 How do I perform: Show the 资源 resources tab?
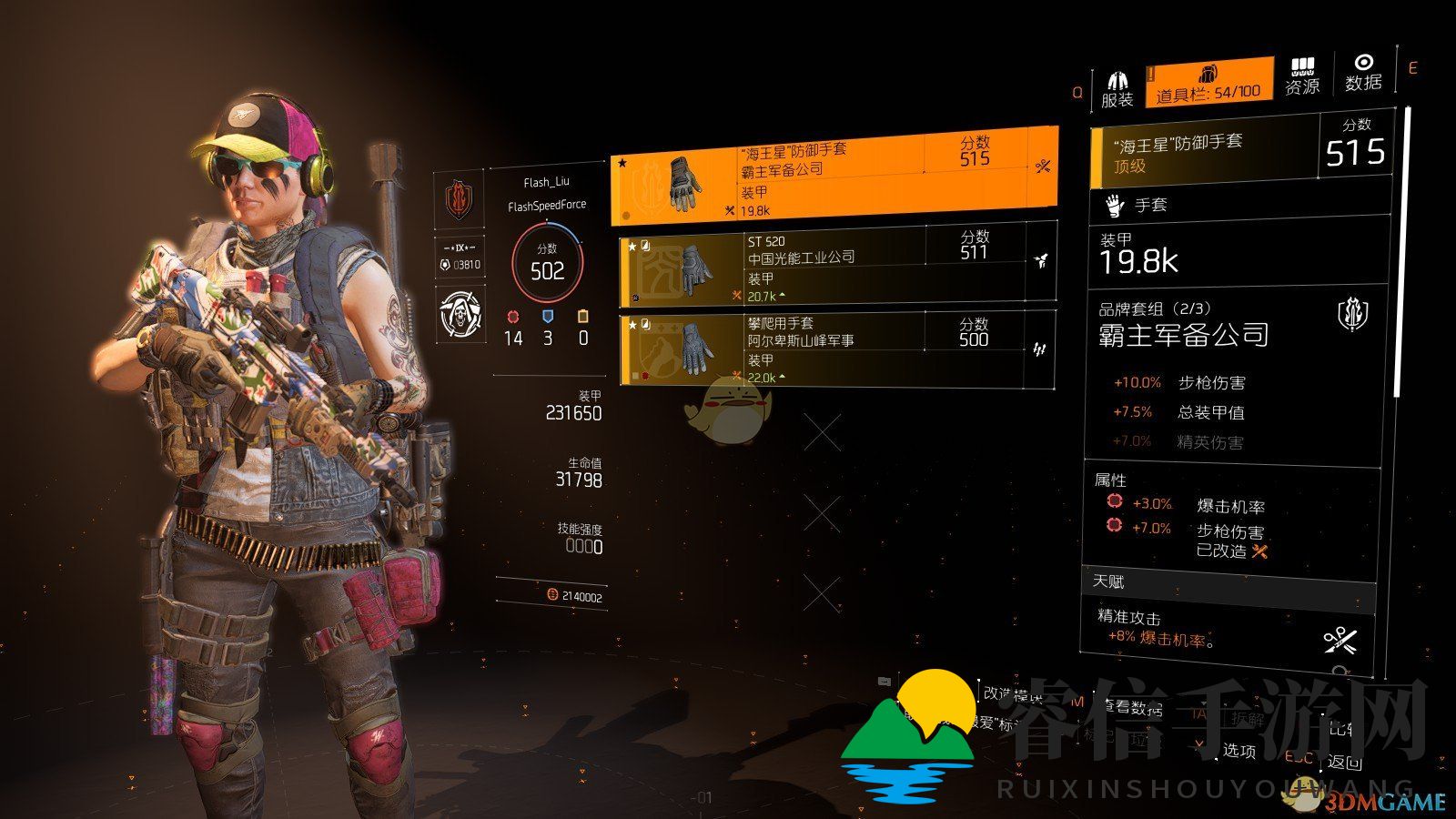click(x=1302, y=76)
